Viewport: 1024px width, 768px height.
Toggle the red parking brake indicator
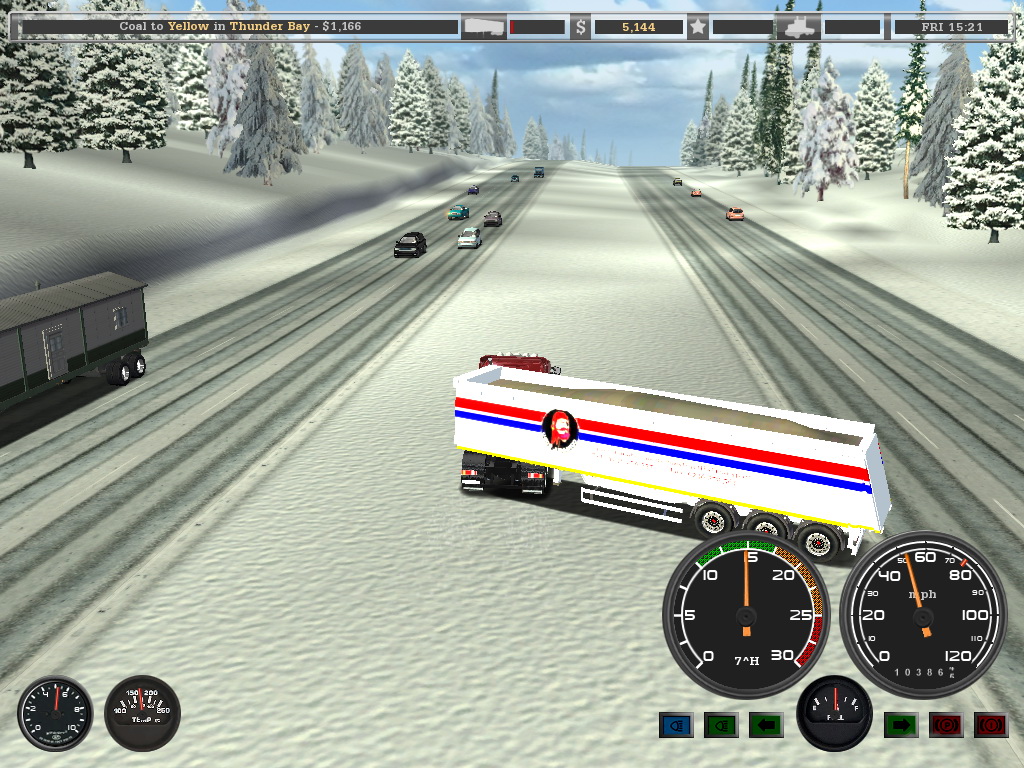[946, 725]
